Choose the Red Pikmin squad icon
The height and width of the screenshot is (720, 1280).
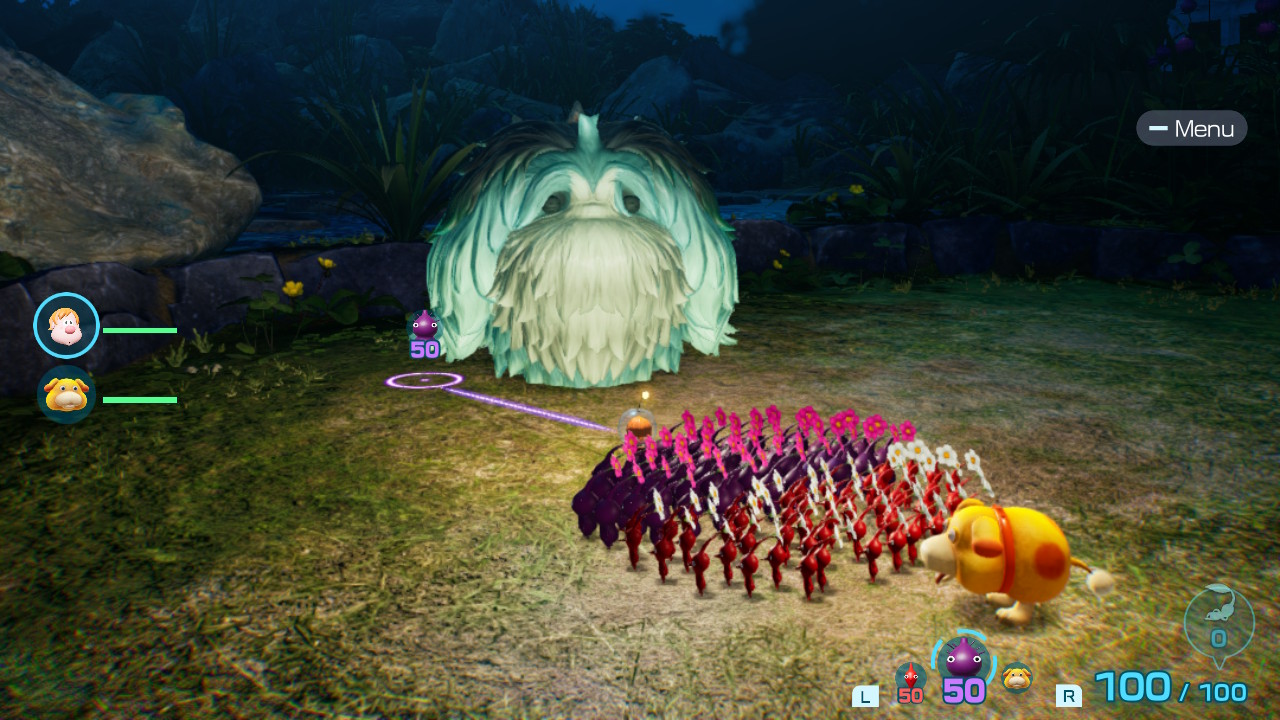[x=910, y=677]
